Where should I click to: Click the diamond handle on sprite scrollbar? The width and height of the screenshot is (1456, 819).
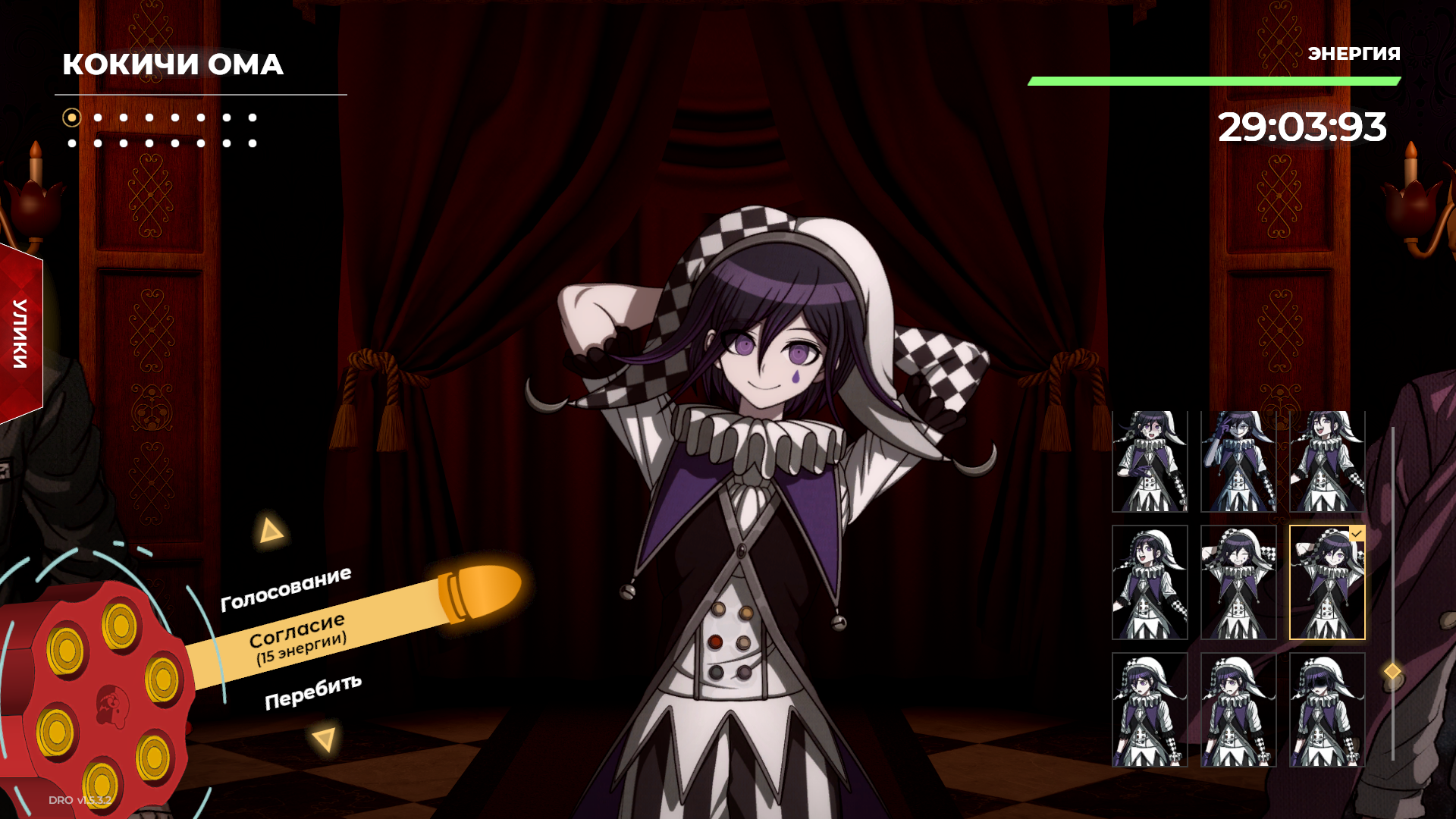tap(1392, 671)
